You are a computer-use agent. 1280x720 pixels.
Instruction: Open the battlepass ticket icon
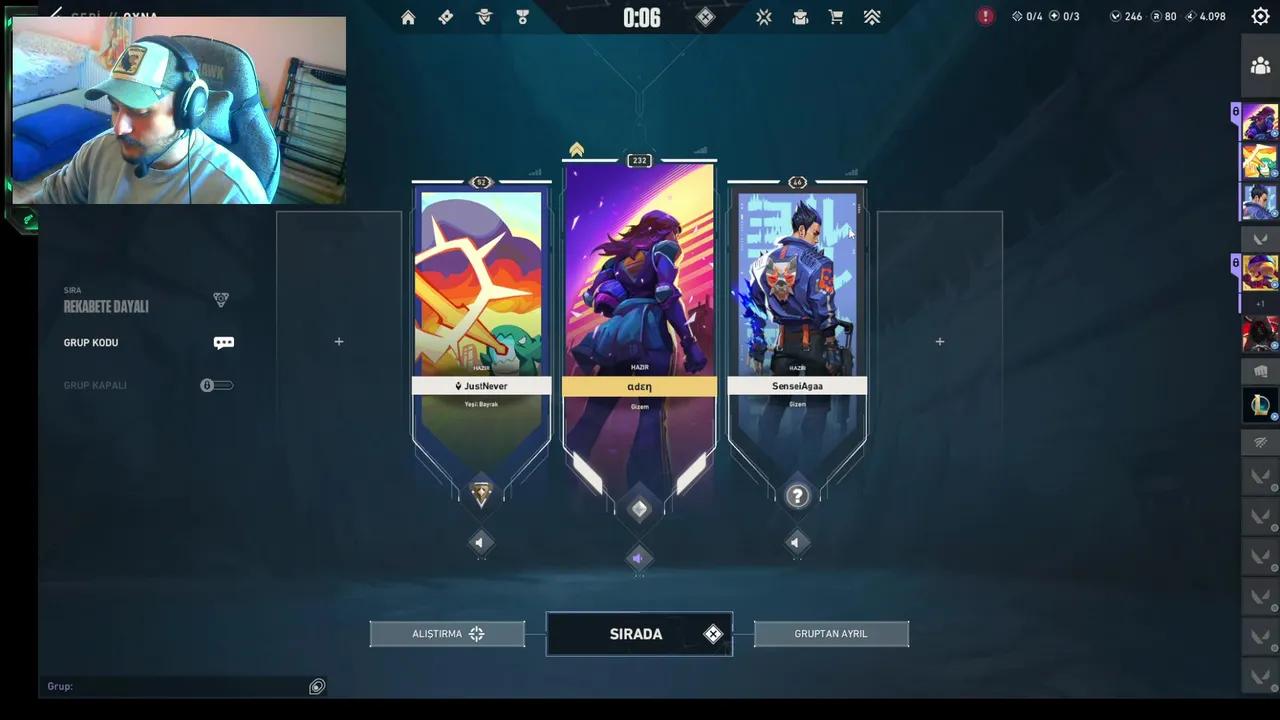(x=446, y=17)
